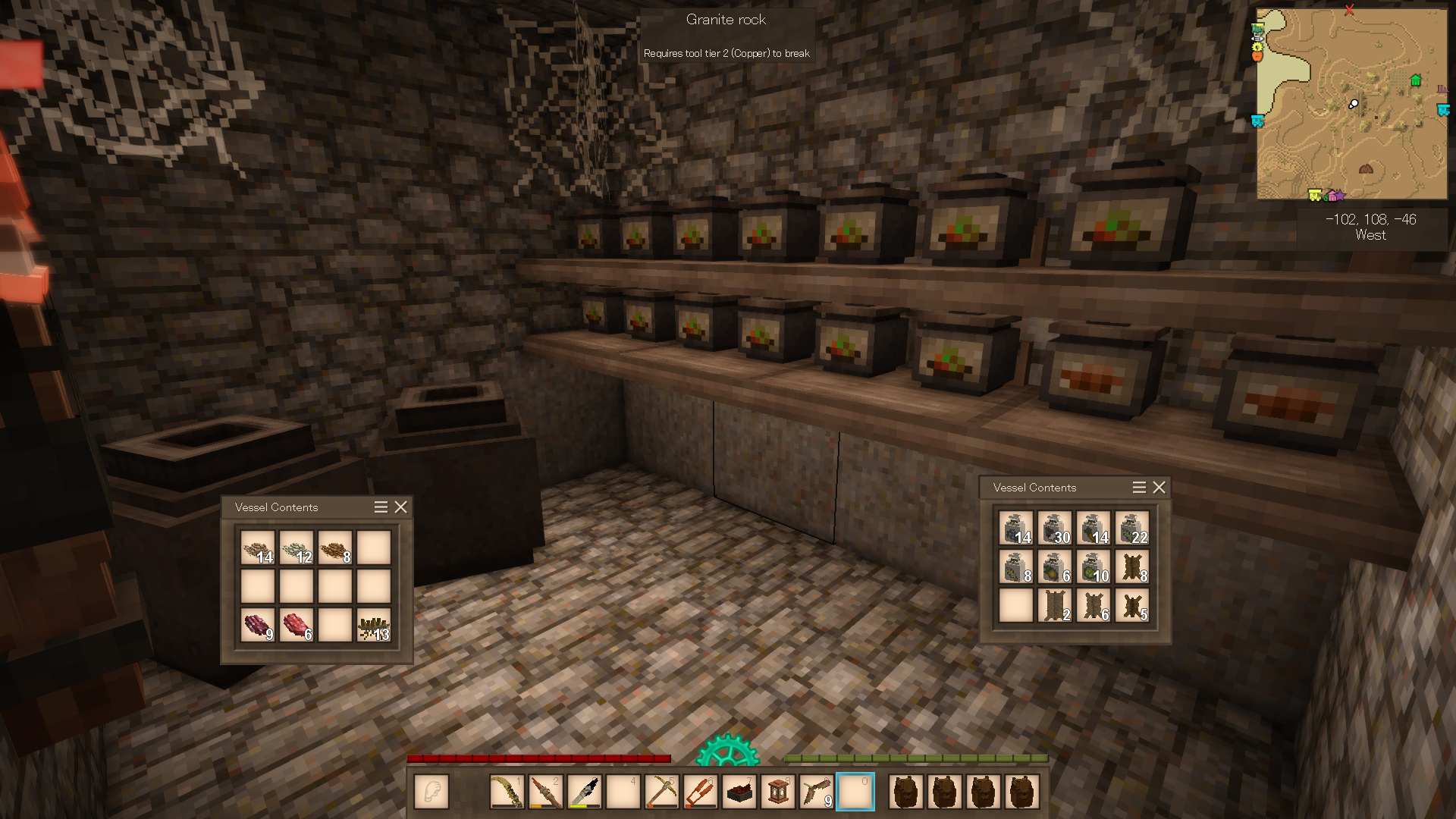The image size is (1456, 819).
Task: Select the shears in the hotbar
Action: click(x=701, y=792)
